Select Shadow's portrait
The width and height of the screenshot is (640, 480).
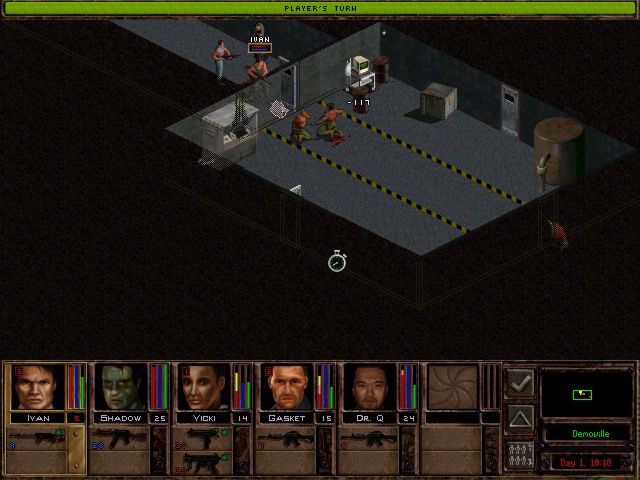(121, 387)
